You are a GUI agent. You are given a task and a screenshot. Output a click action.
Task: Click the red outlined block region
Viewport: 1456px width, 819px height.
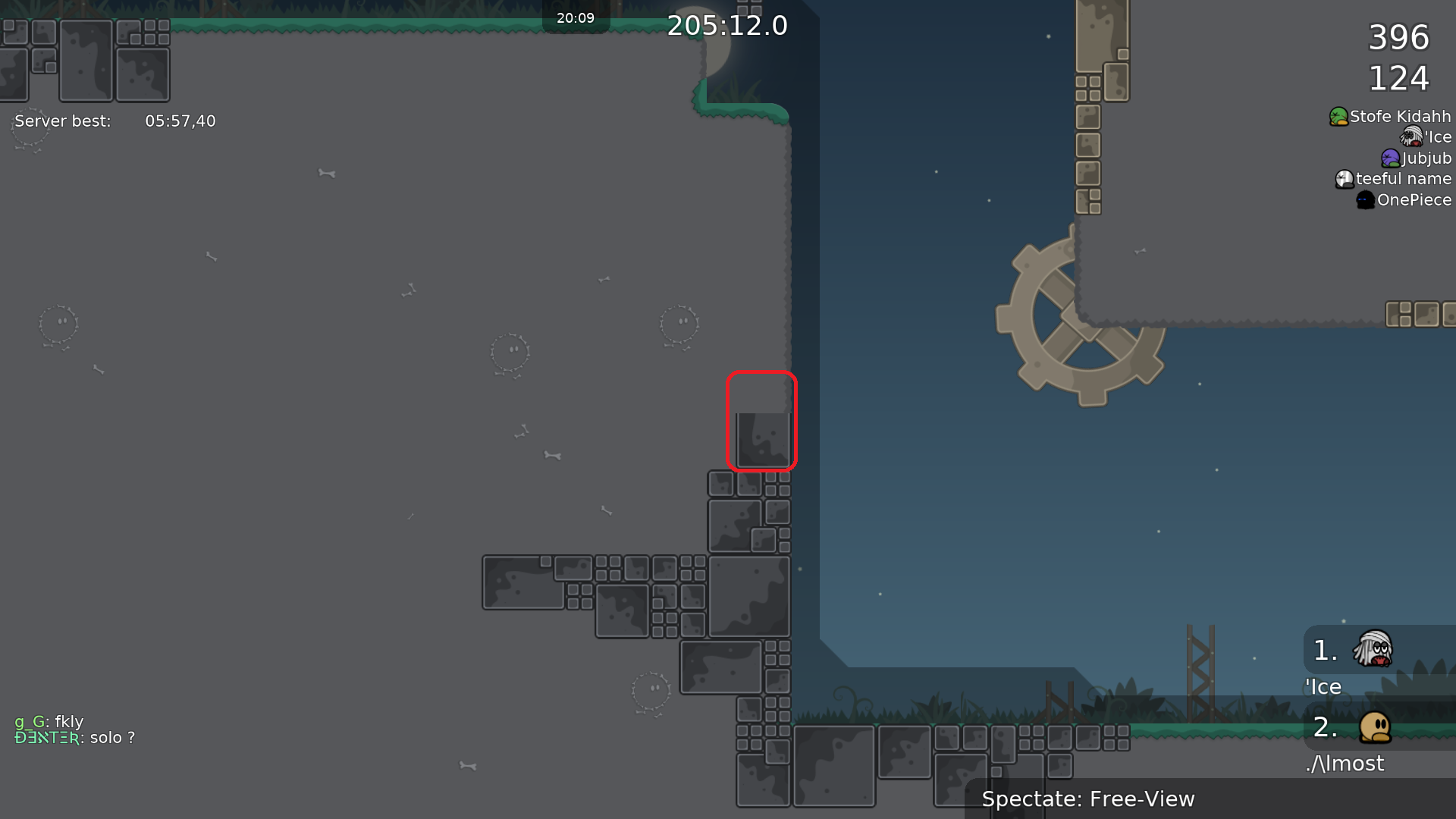click(762, 422)
